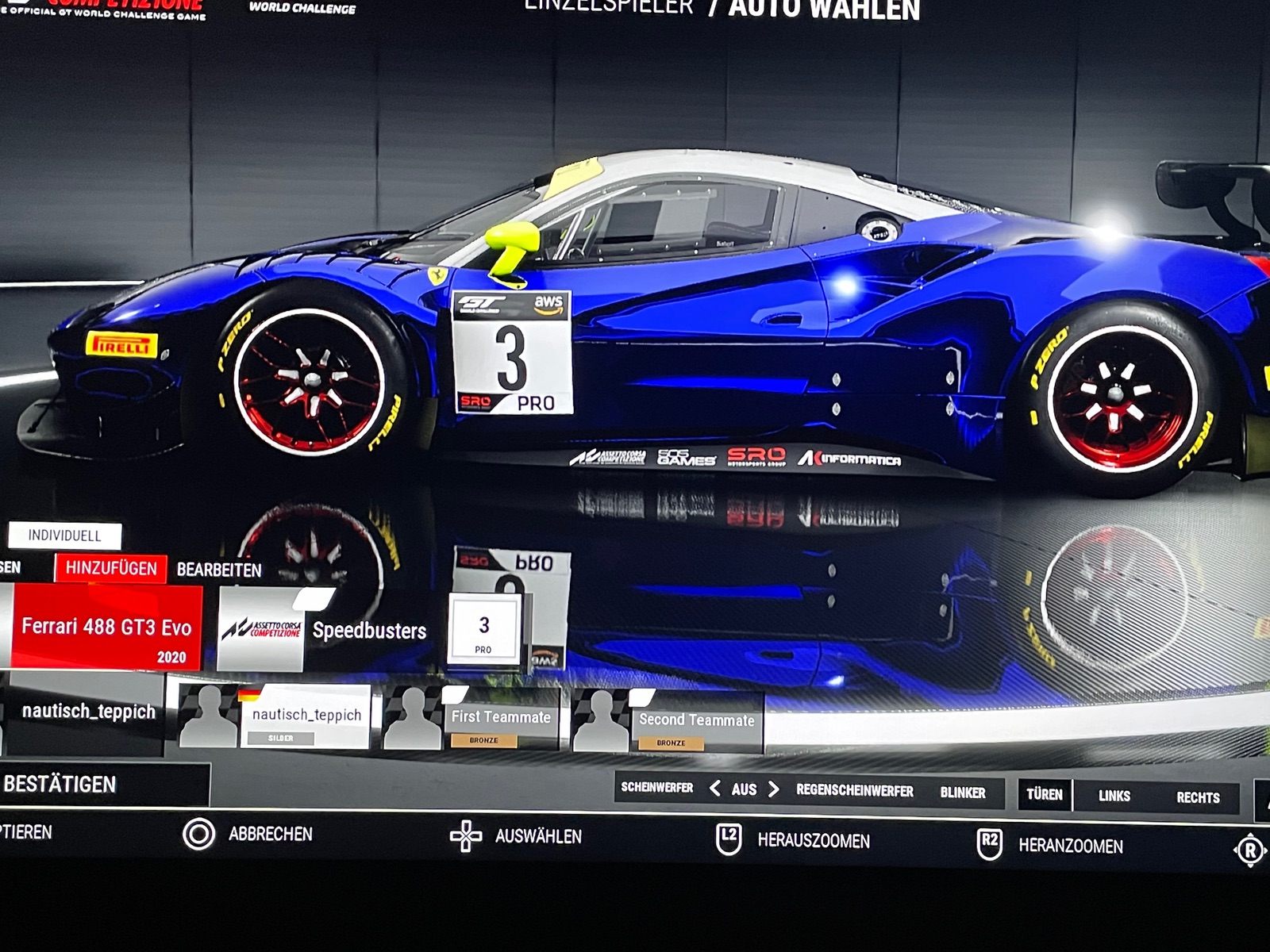Activate the Blinker indicators
Image resolution: width=1270 pixels, height=952 pixels.
[963, 793]
